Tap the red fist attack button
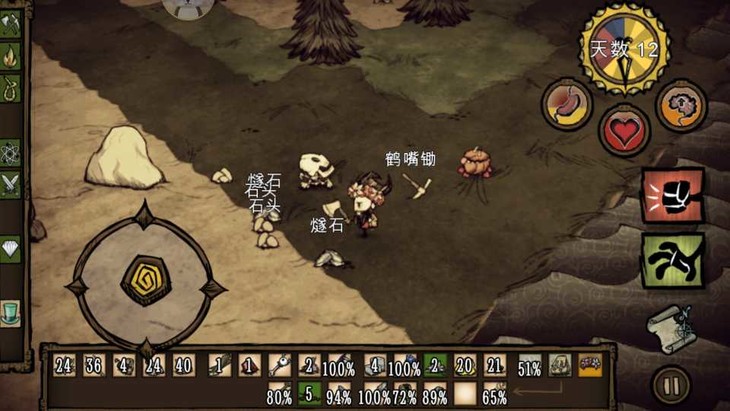The image size is (730, 411). (x=673, y=197)
